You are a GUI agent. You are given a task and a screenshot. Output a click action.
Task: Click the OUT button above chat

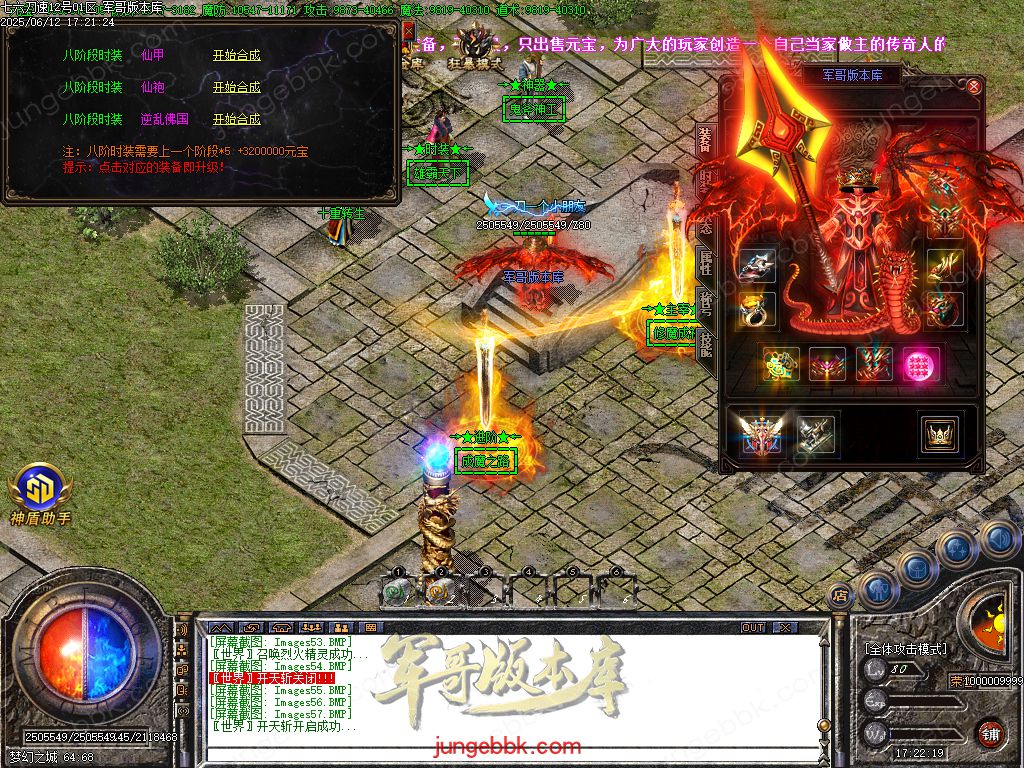coord(753,627)
